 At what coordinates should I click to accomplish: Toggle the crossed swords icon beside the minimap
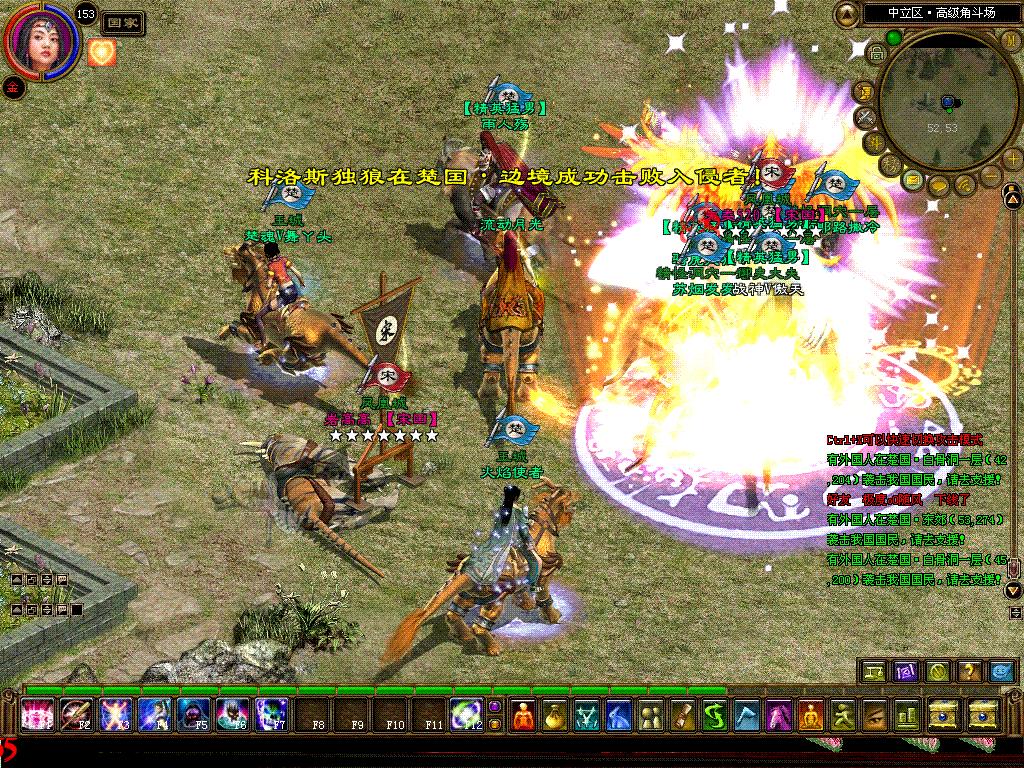tap(866, 117)
